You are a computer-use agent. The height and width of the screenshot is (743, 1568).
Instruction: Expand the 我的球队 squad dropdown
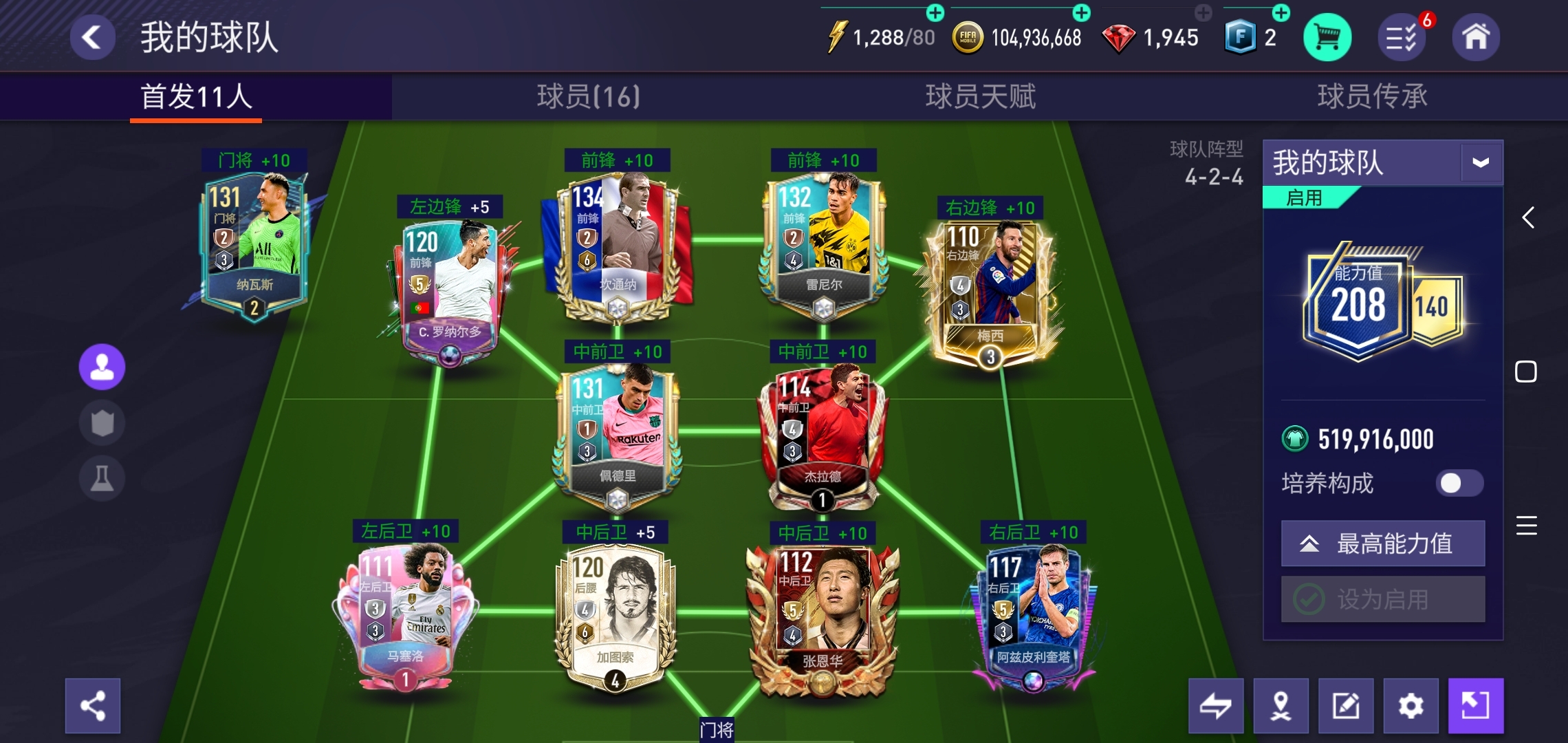coord(1481,163)
